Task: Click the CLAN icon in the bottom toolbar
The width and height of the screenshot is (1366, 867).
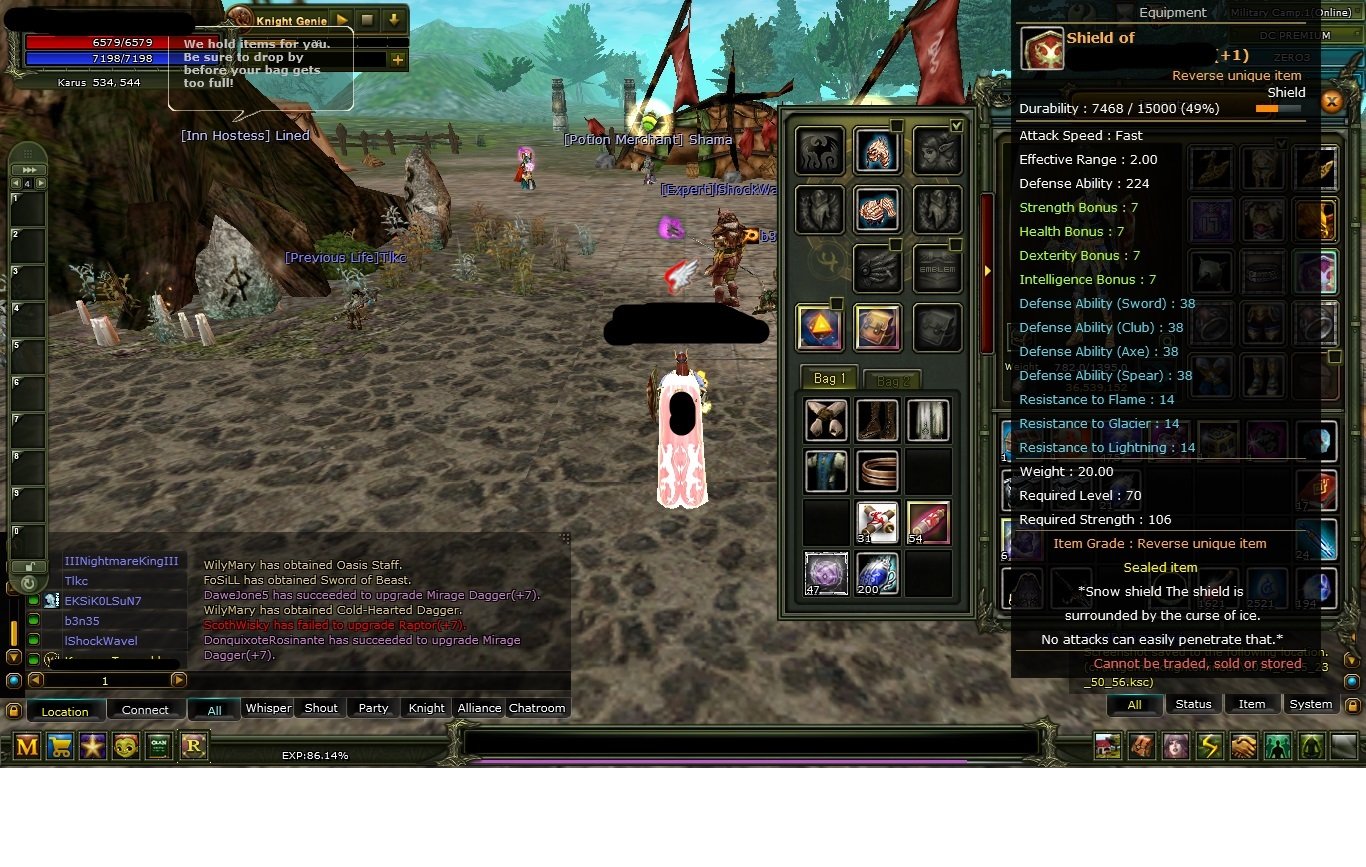Action: tap(159, 746)
